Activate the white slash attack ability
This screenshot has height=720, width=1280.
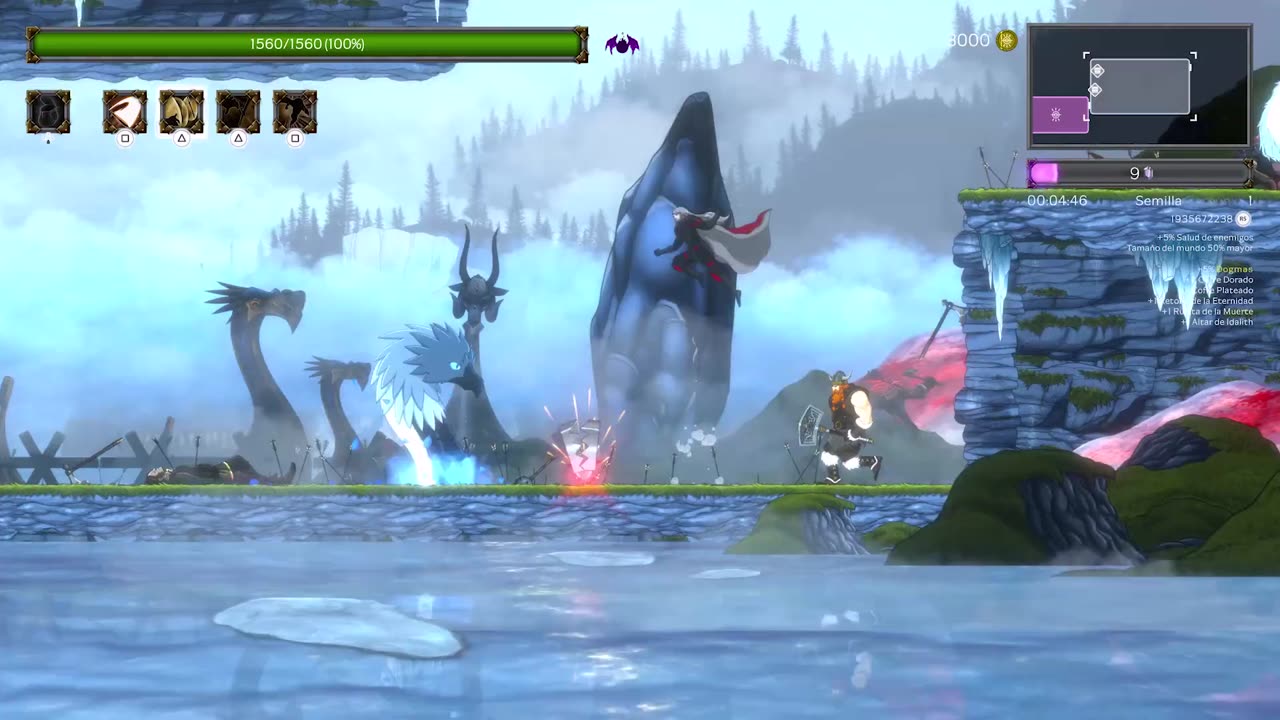(125, 112)
